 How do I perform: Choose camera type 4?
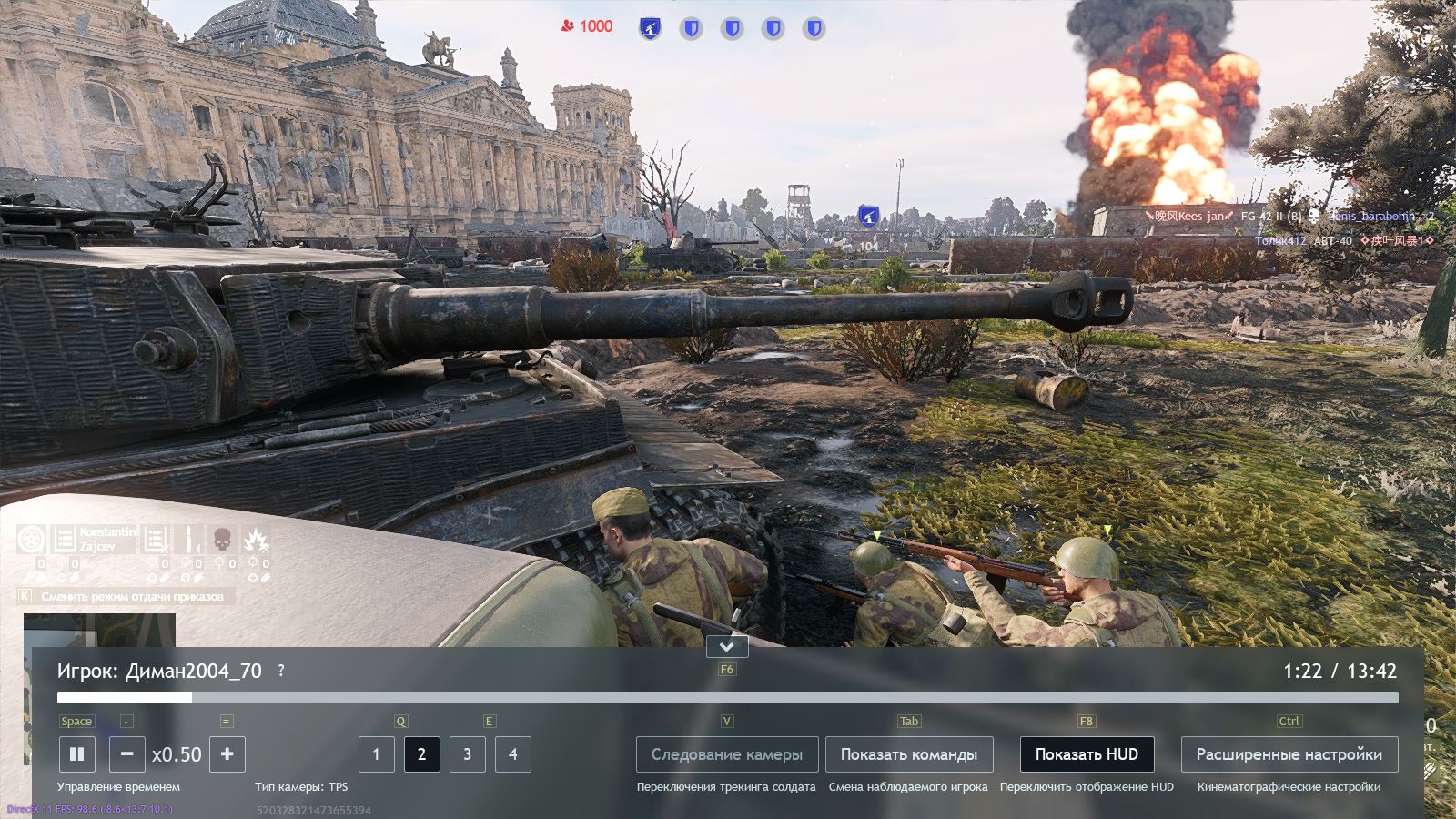coord(513,754)
